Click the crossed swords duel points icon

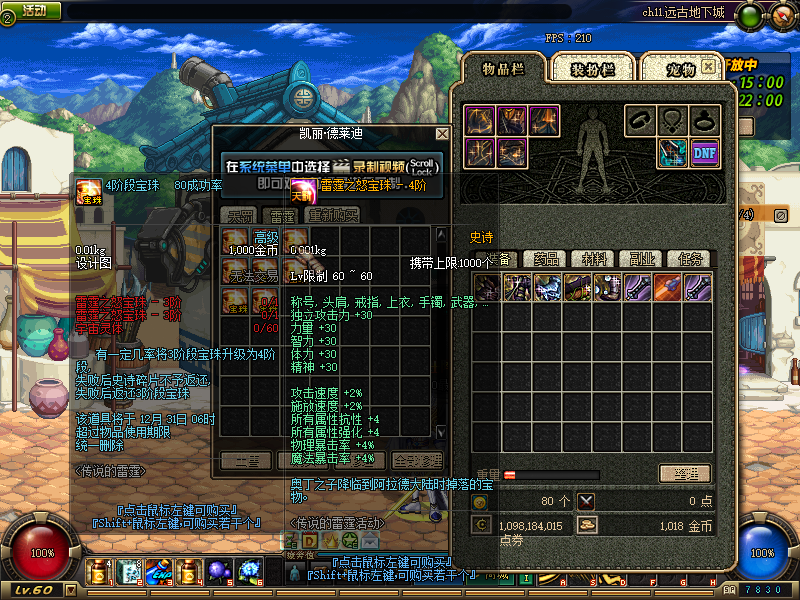585,501
